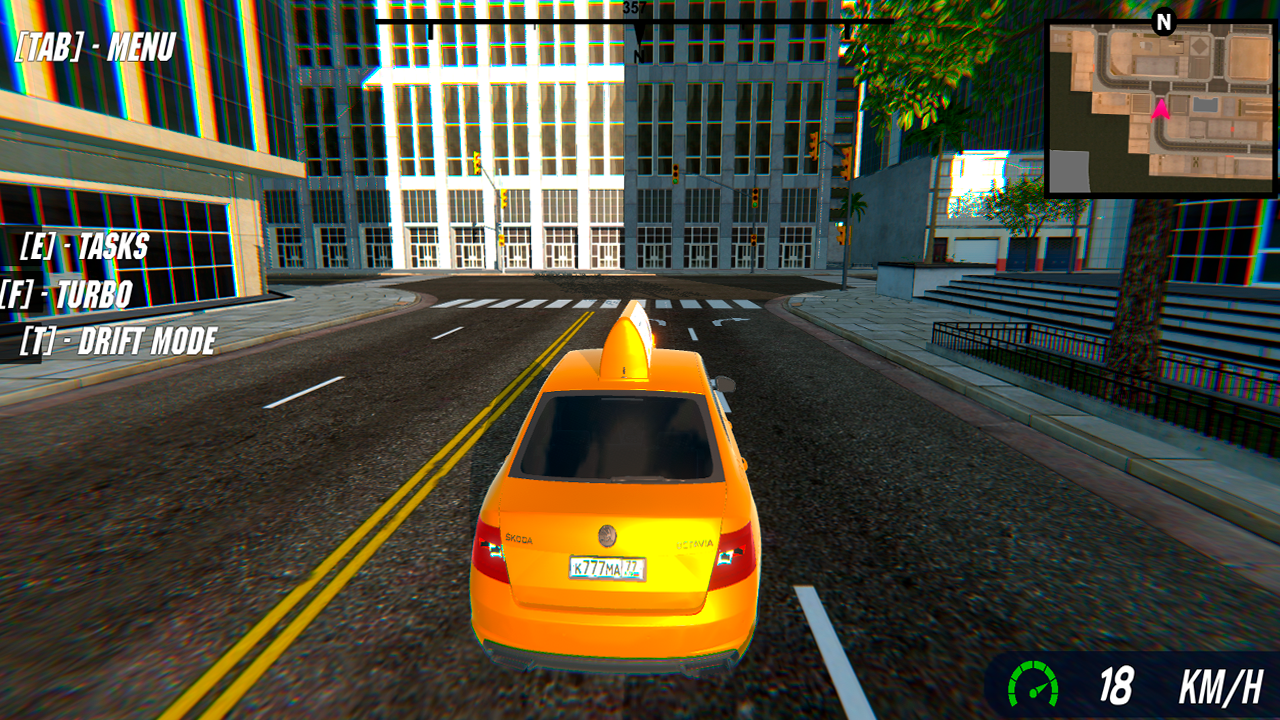Click the speedometer gauge icon
This screenshot has width=1280, height=720.
point(1034,684)
